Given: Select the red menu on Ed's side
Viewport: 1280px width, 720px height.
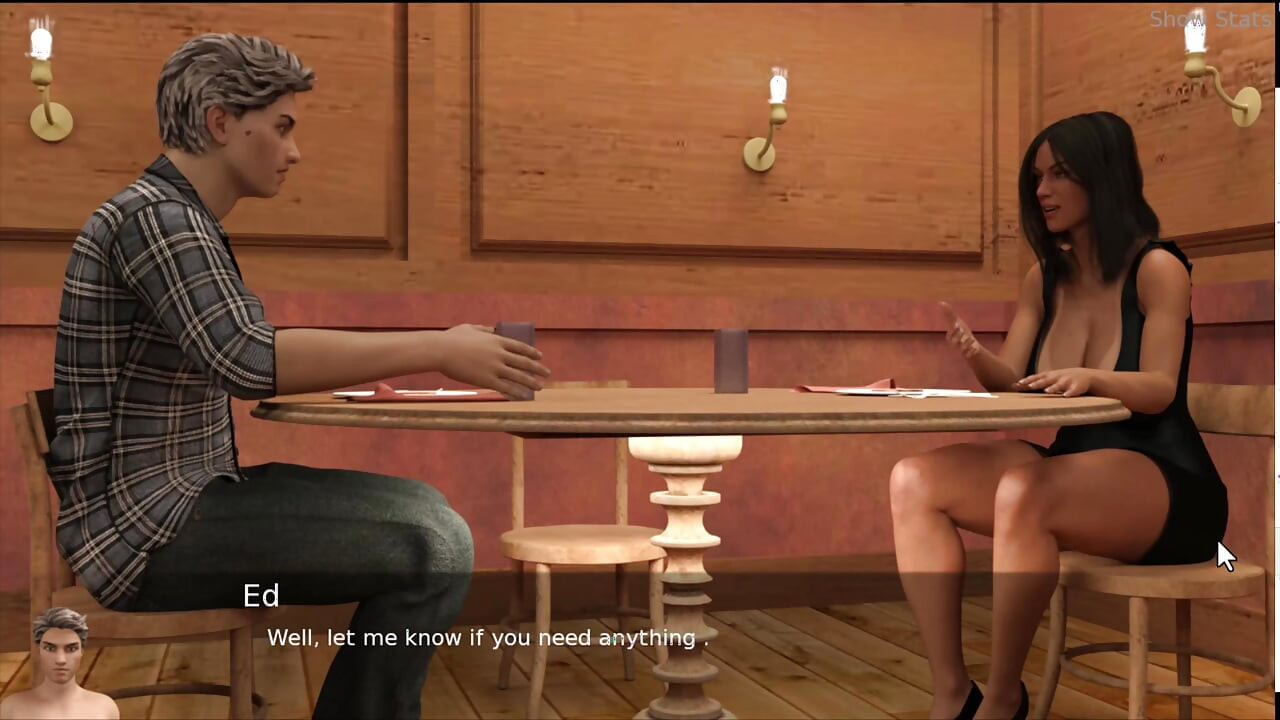Looking at the screenshot, I should coord(410,388).
